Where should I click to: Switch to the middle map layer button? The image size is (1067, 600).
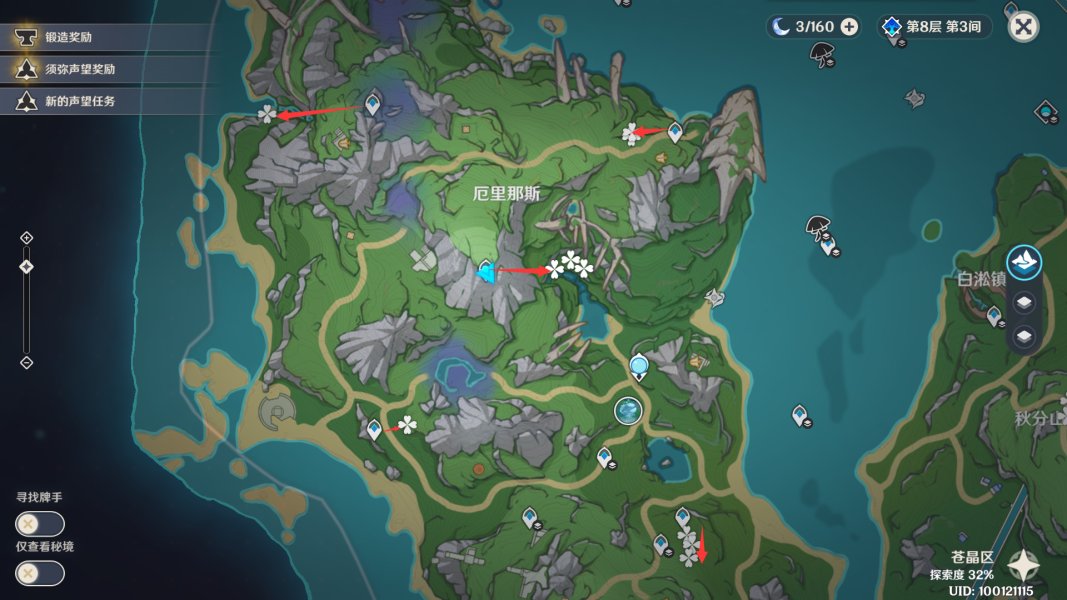tap(1024, 302)
